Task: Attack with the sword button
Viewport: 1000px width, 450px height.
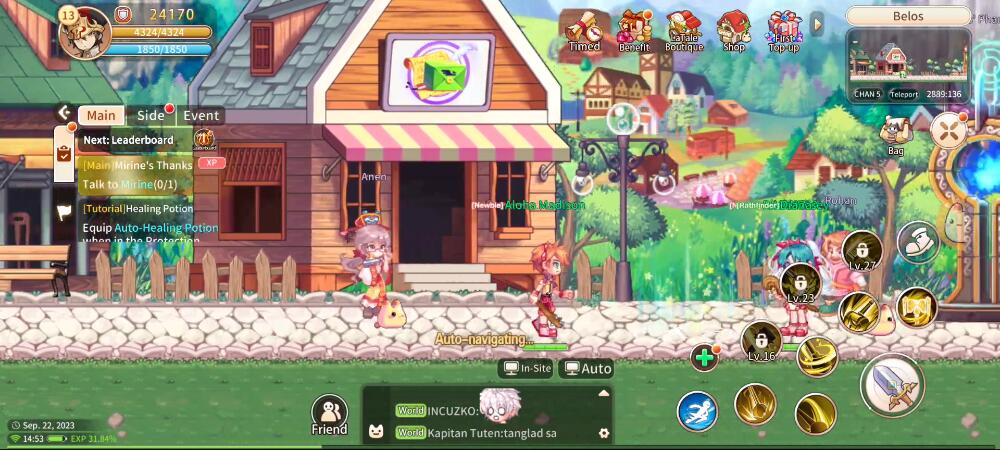Action: point(891,385)
